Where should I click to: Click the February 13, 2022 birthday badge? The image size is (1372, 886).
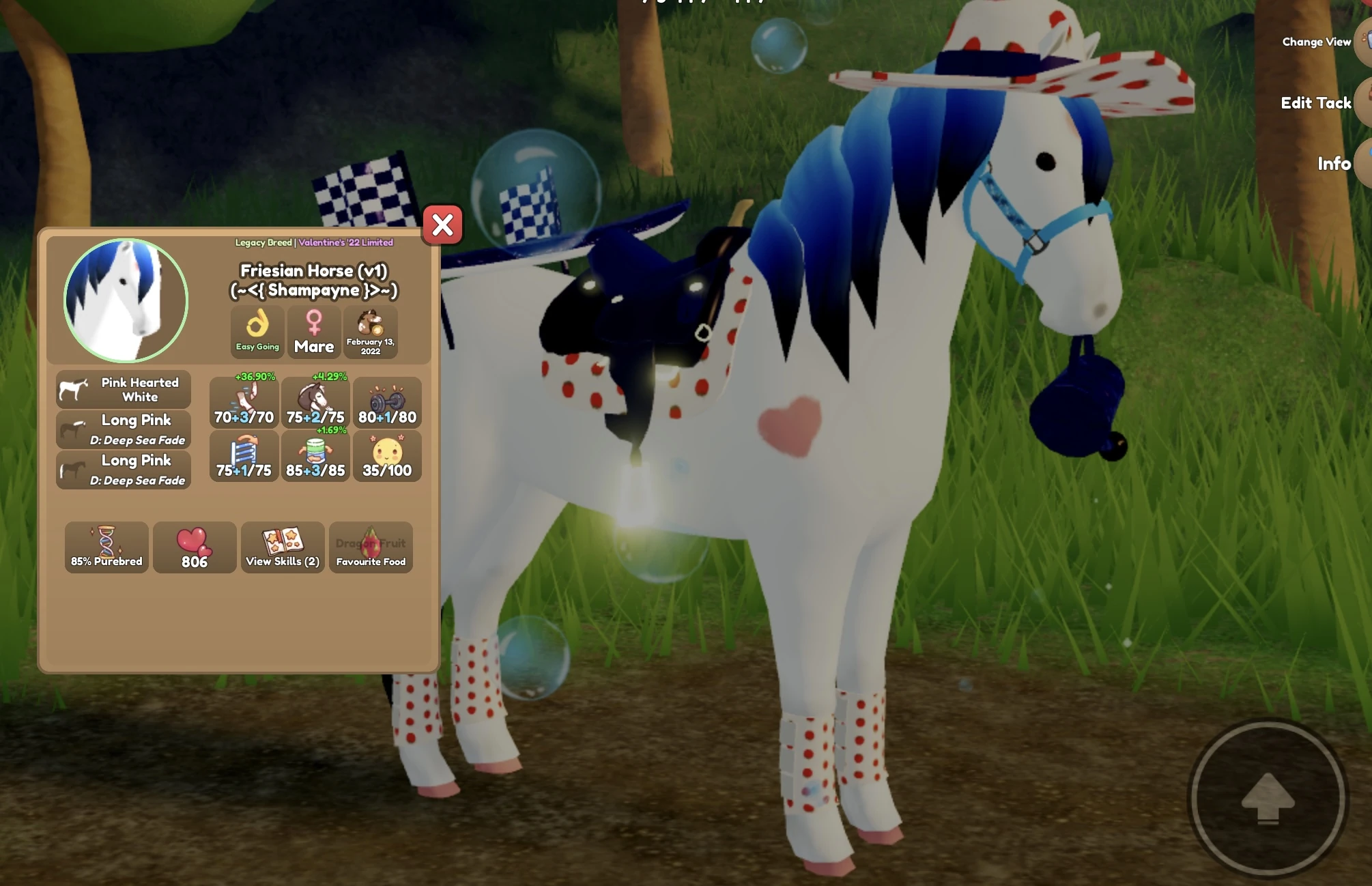(x=371, y=331)
